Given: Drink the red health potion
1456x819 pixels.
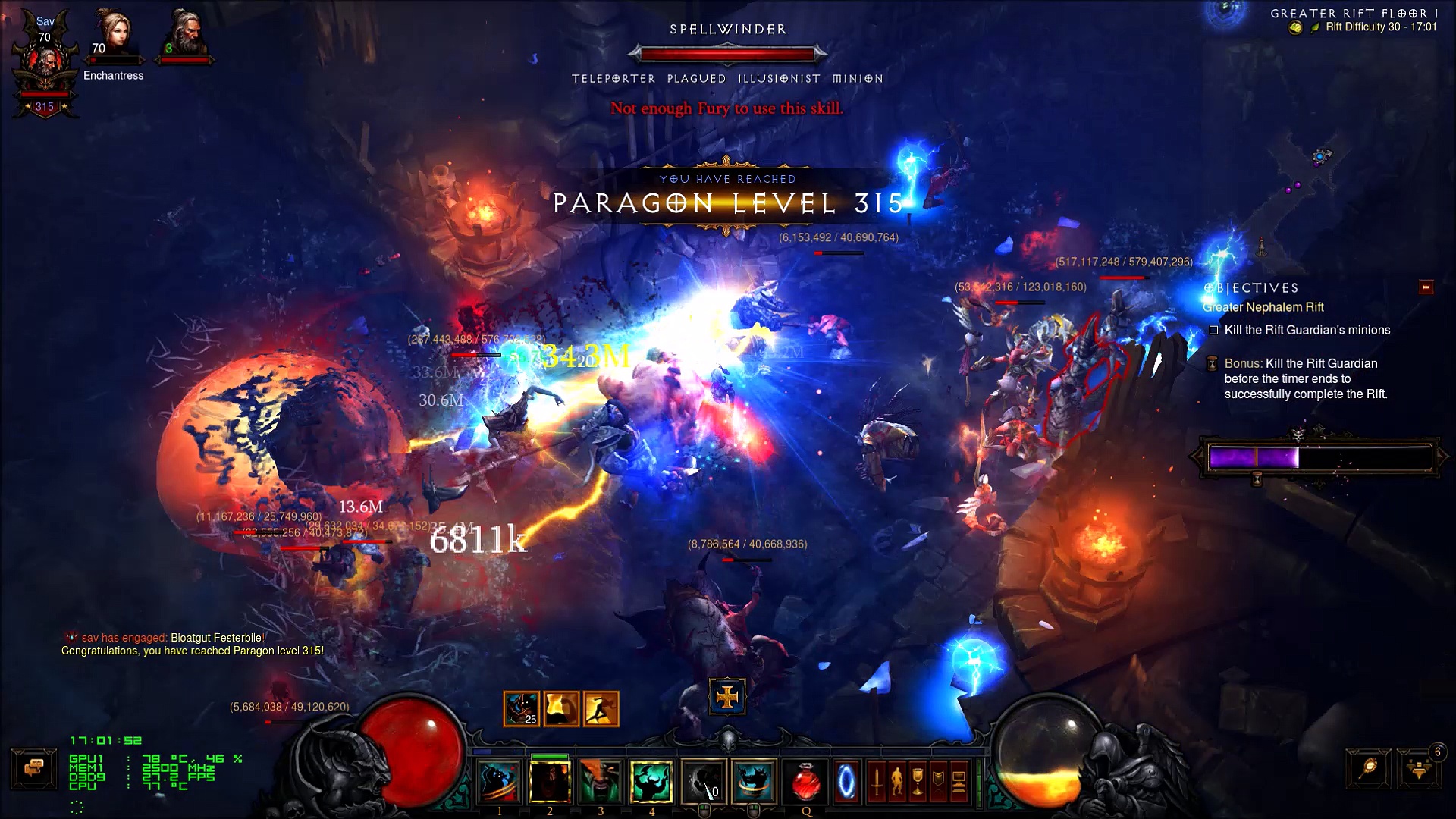Looking at the screenshot, I should pyautogui.click(x=806, y=781).
